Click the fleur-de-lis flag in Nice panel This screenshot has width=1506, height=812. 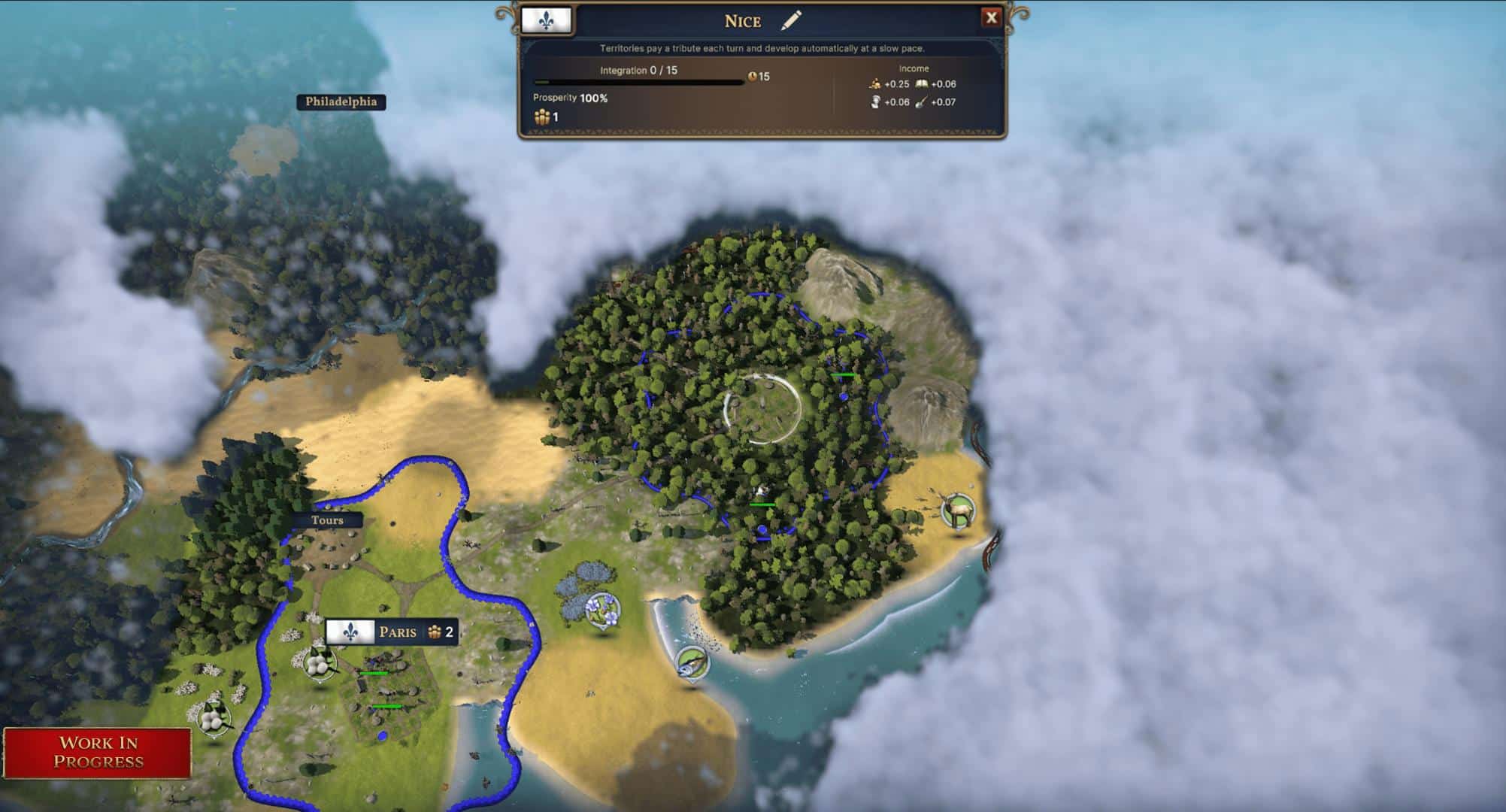546,20
